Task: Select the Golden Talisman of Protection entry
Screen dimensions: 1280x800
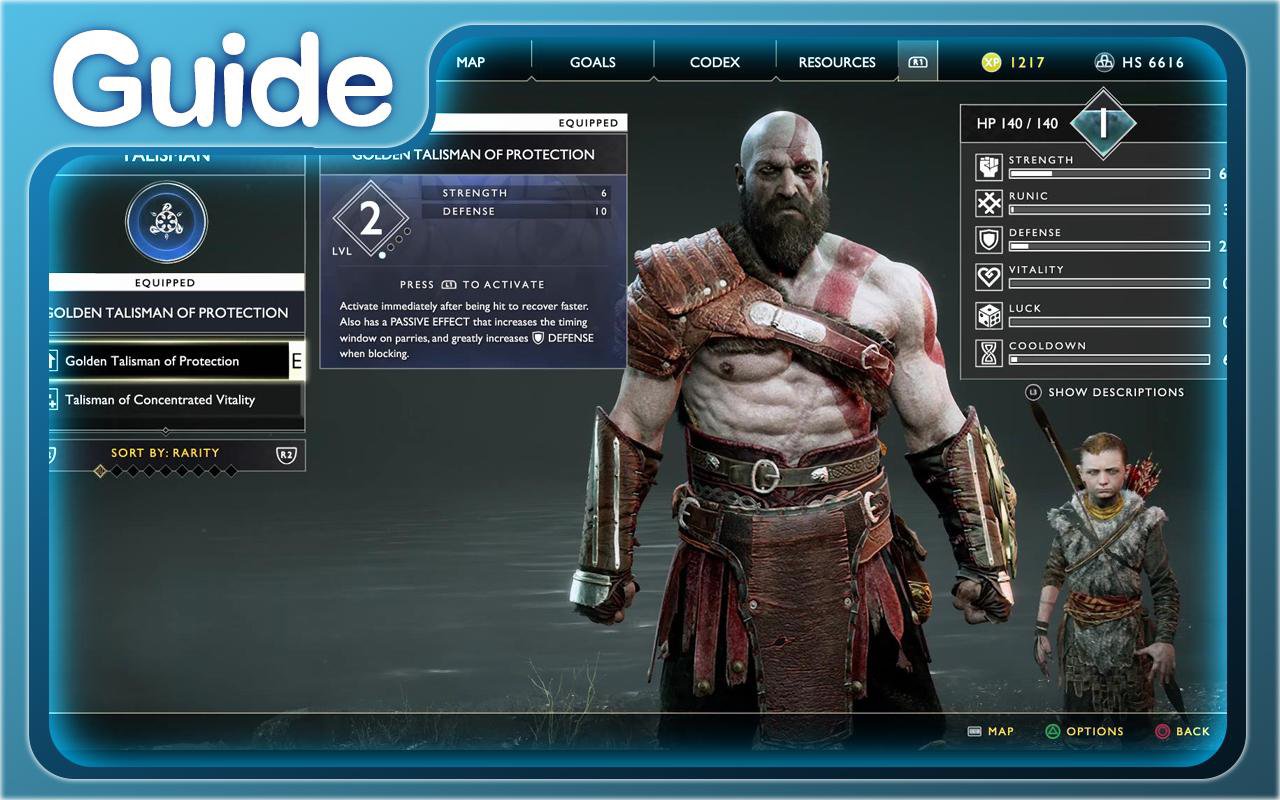Action: pos(151,361)
